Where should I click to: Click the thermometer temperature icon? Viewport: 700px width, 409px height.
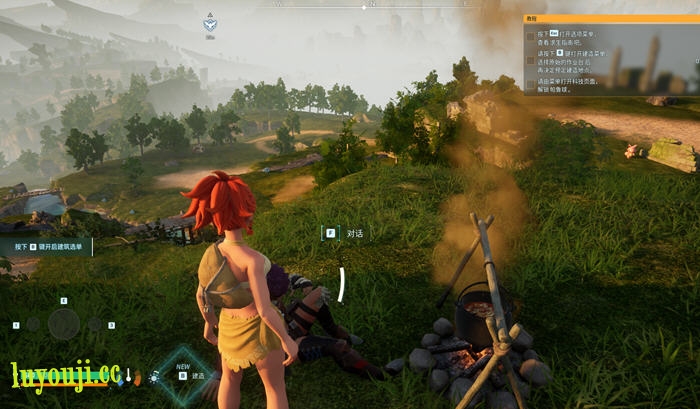129,376
